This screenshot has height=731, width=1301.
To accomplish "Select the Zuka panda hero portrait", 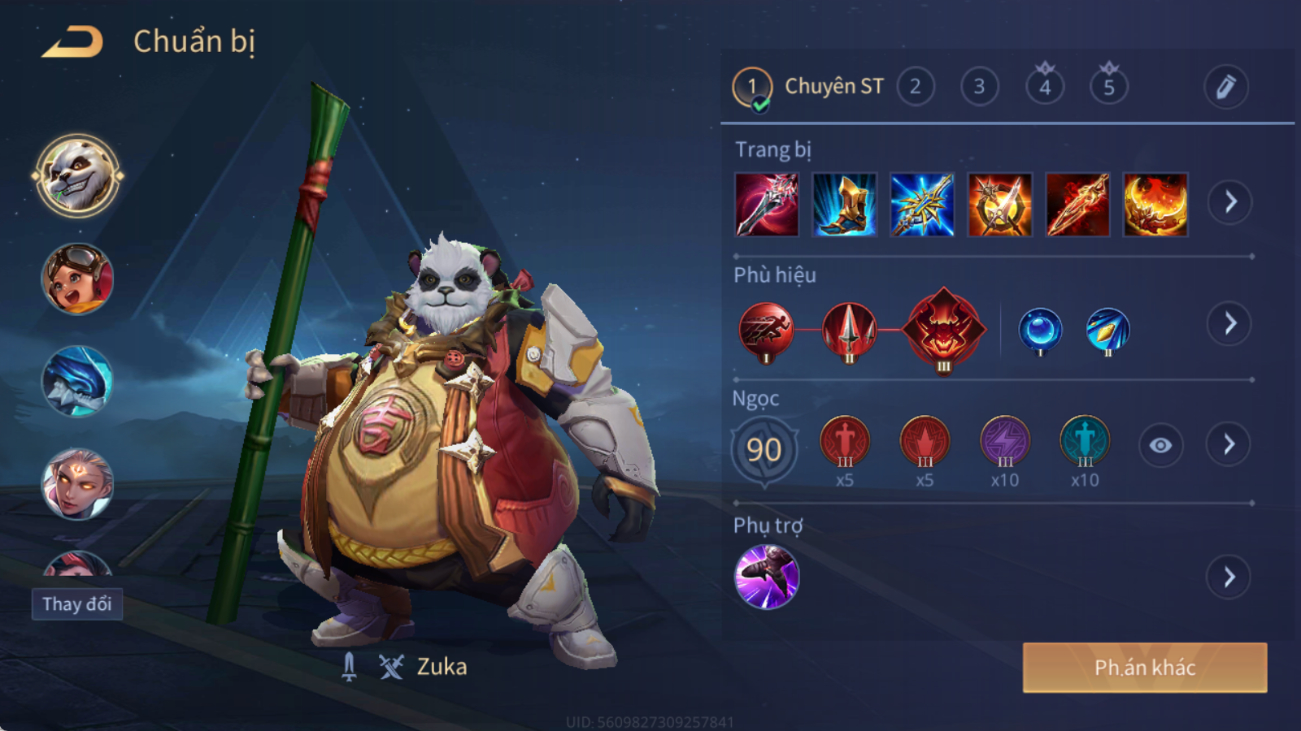I will coord(77,177).
